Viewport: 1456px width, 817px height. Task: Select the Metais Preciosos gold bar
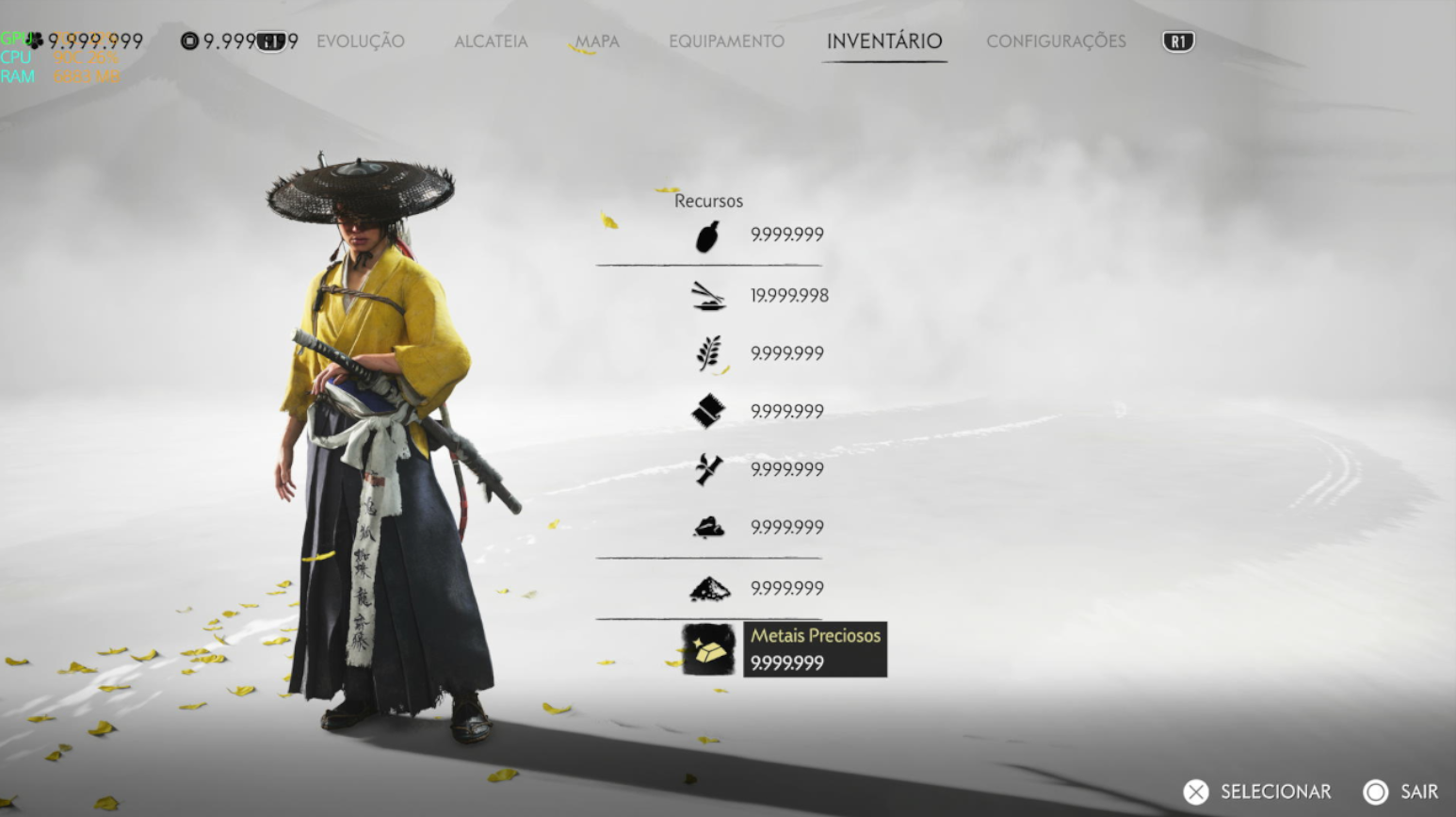point(708,649)
